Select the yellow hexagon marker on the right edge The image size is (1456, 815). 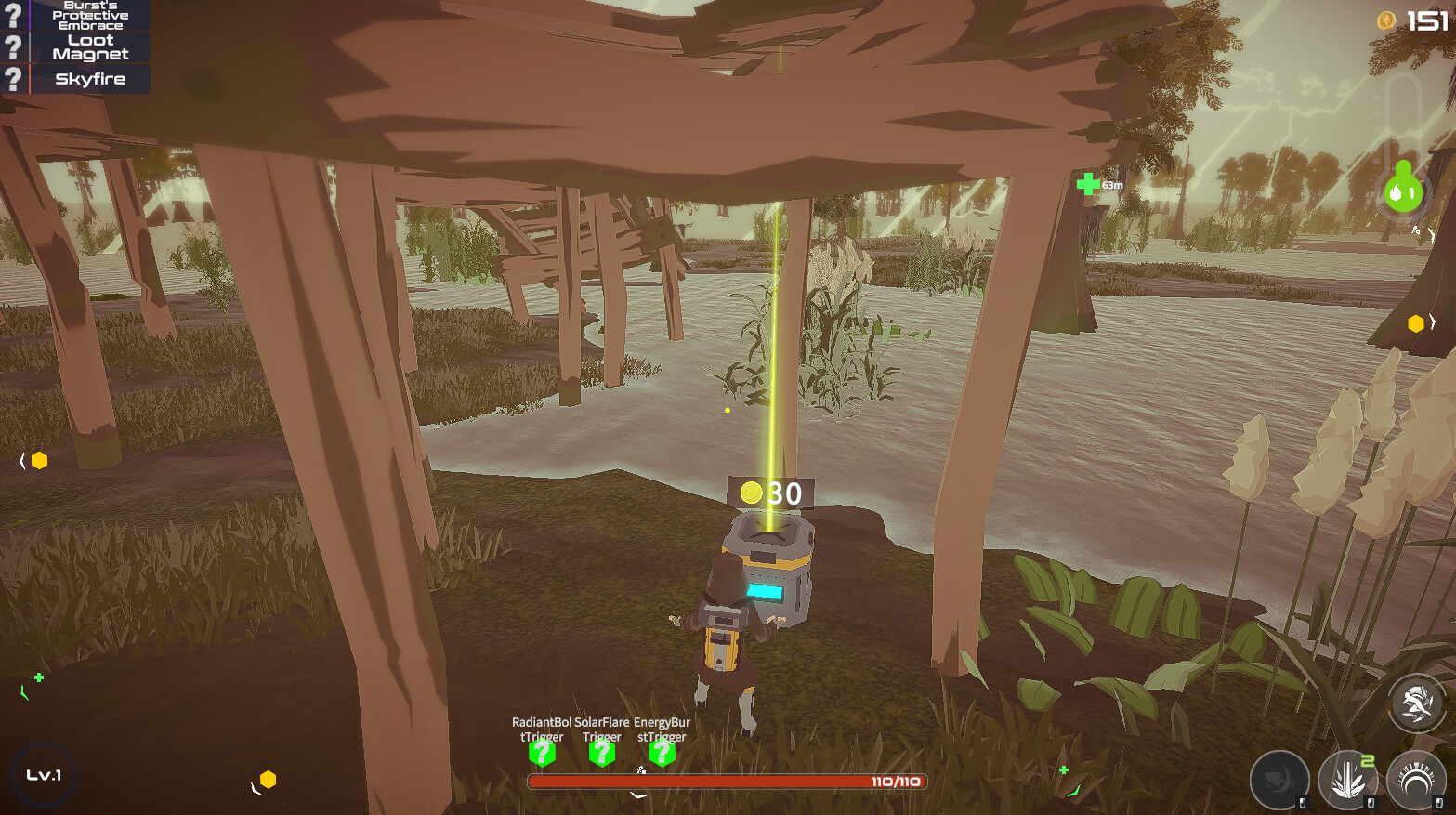click(x=1415, y=323)
